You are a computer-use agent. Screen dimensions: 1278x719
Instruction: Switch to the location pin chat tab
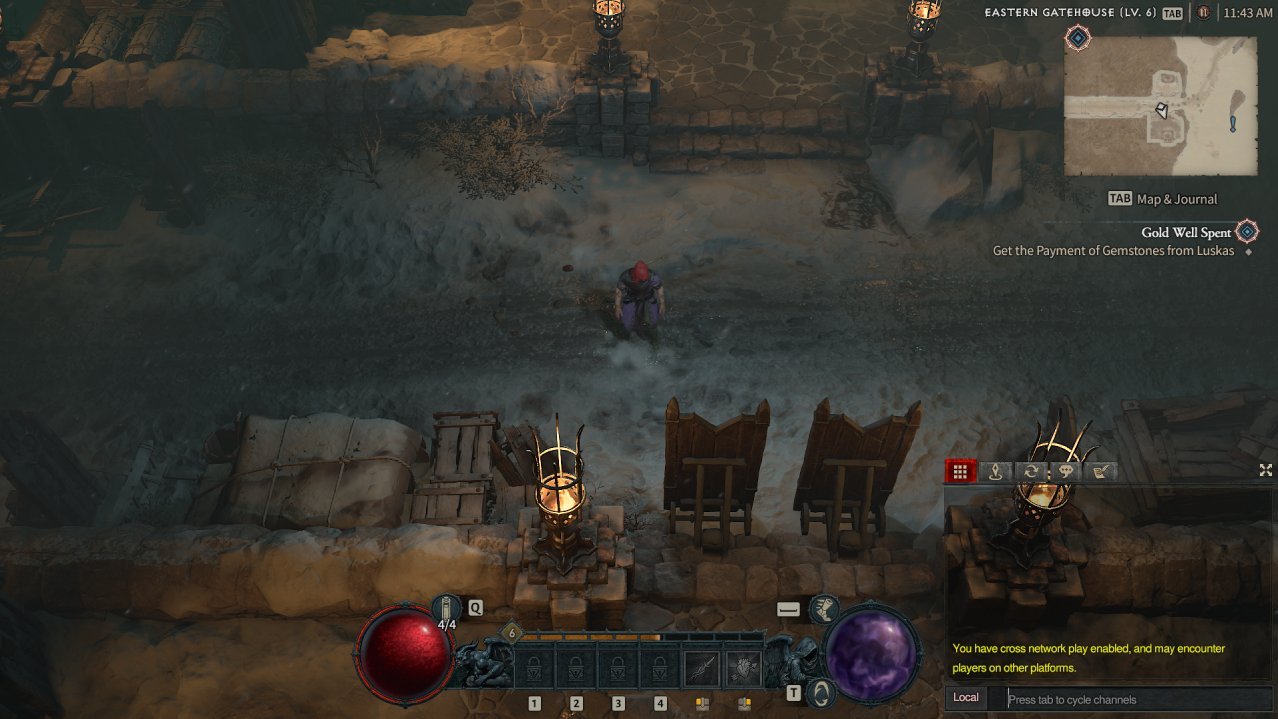coord(995,472)
